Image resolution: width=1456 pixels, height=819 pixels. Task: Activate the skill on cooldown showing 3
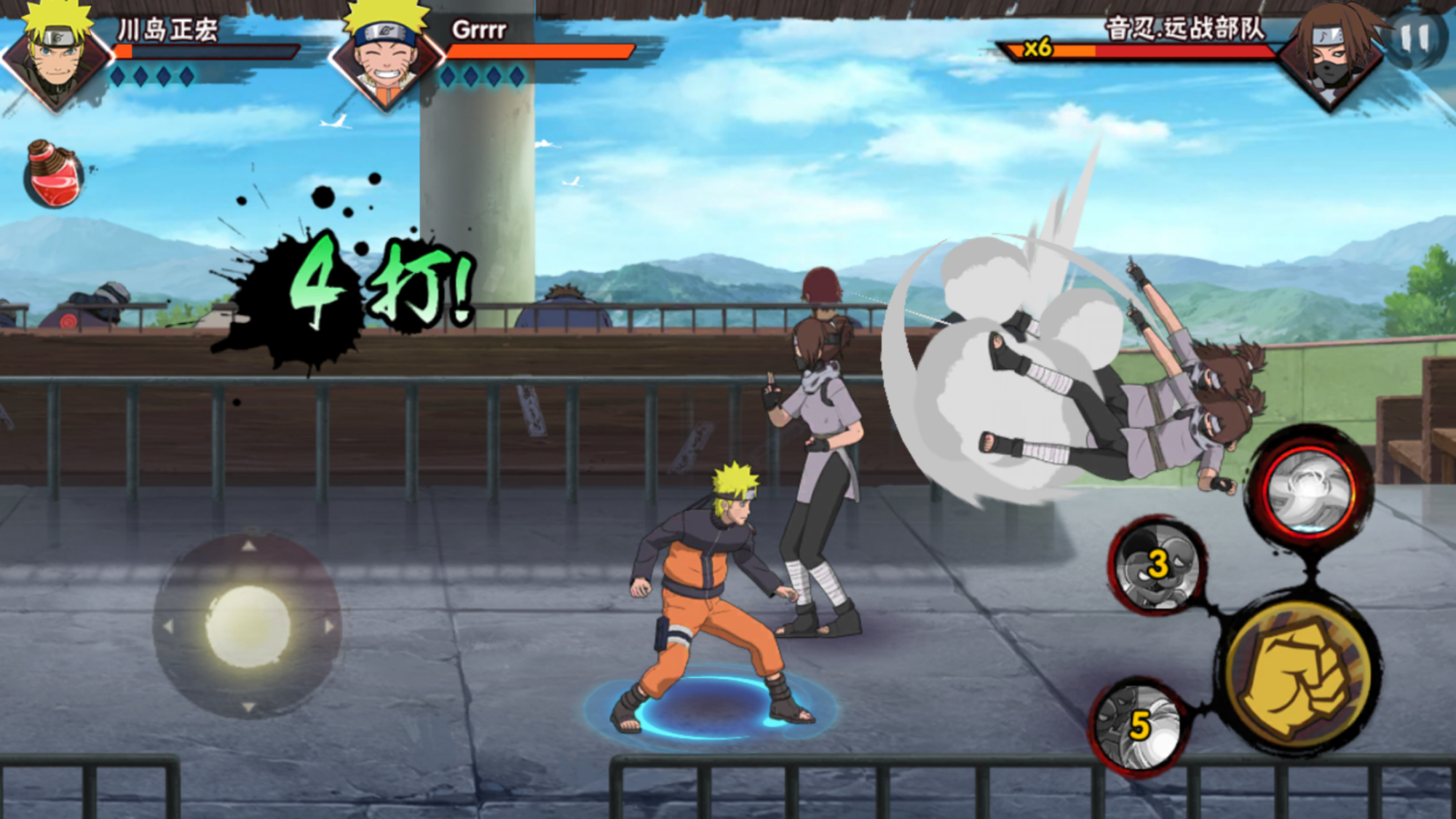[x=1156, y=566]
